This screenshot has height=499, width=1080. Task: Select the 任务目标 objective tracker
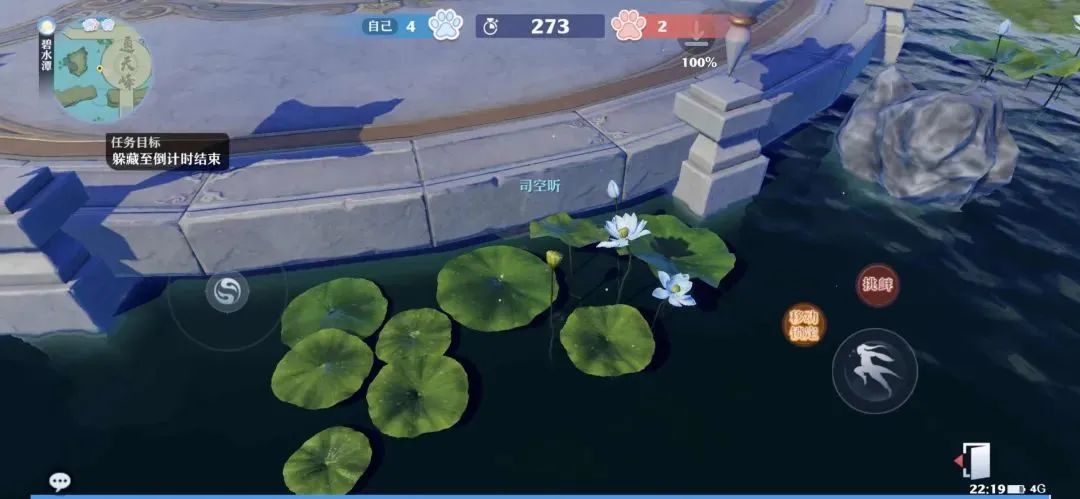pyautogui.click(x=168, y=151)
